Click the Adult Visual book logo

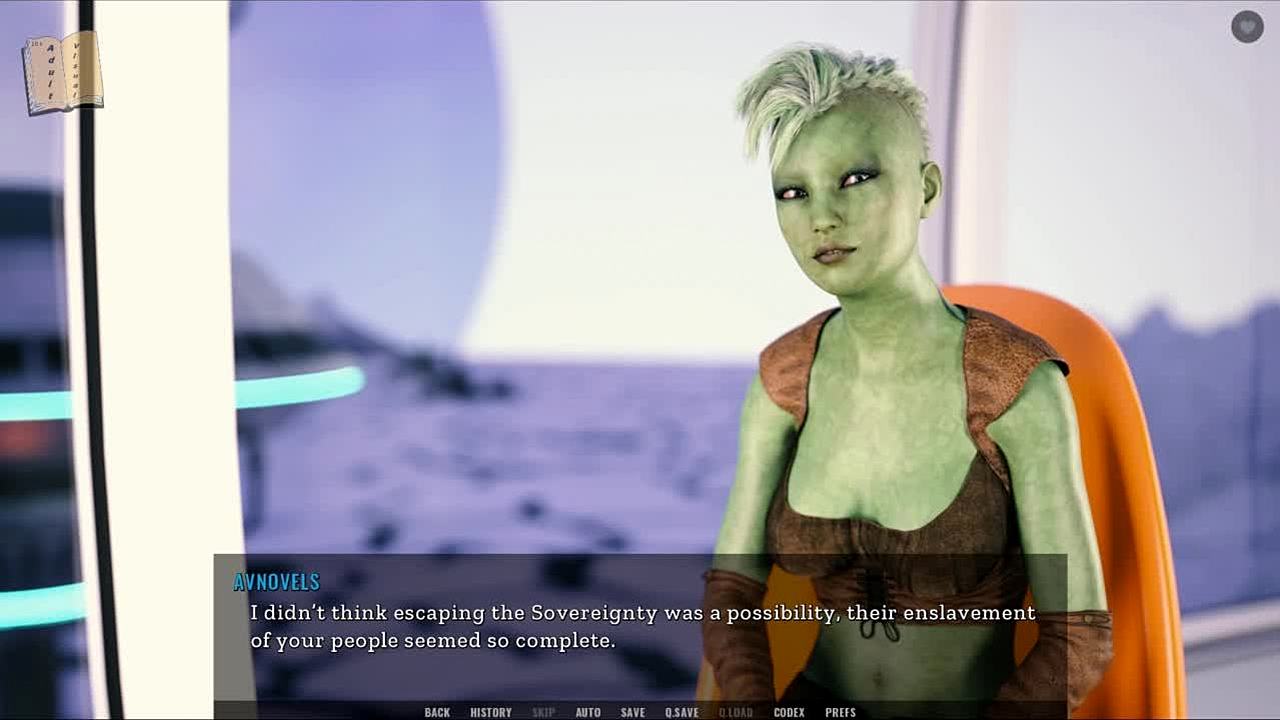(63, 73)
